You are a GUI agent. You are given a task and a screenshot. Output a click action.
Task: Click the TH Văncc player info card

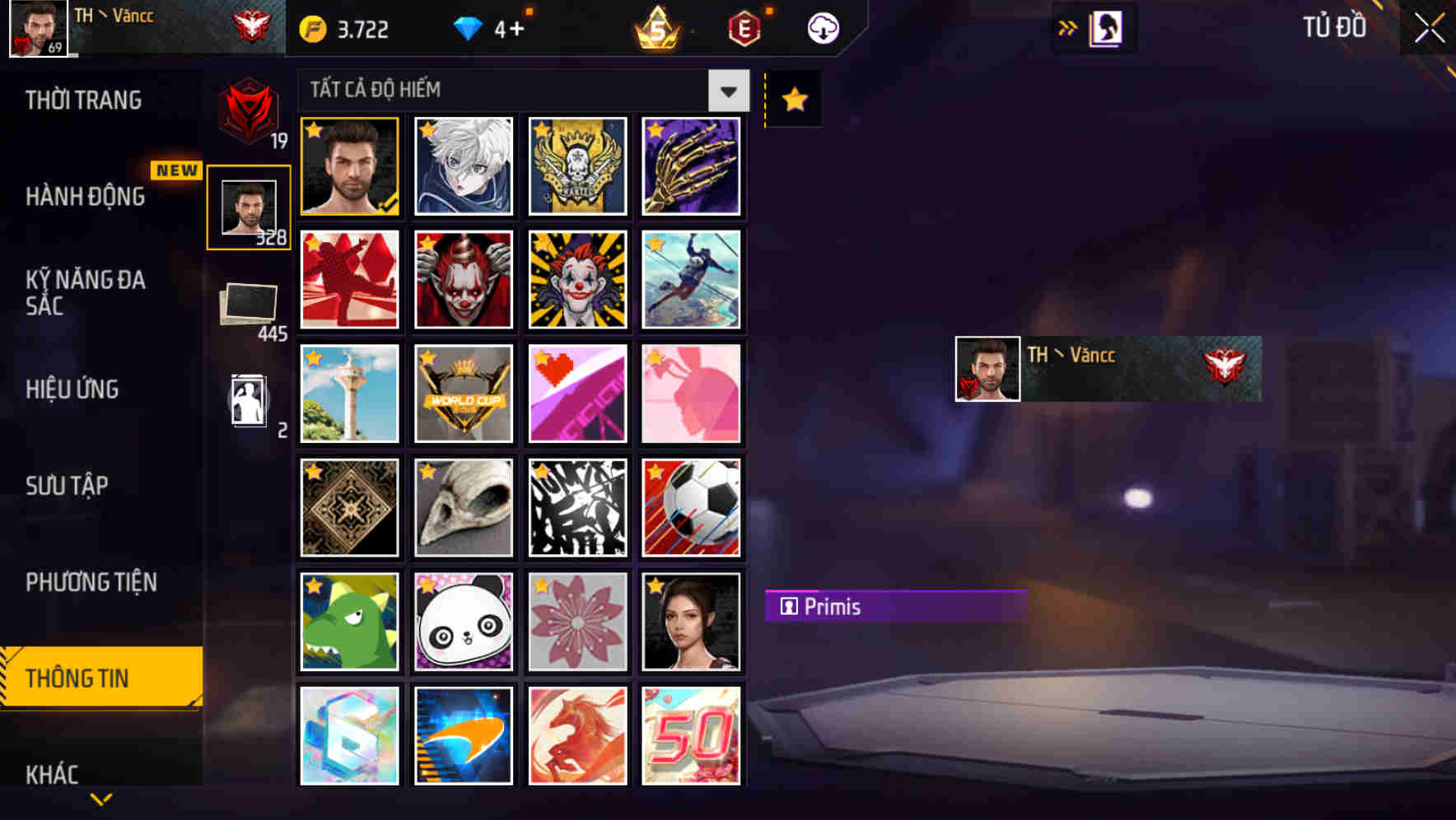(1106, 367)
